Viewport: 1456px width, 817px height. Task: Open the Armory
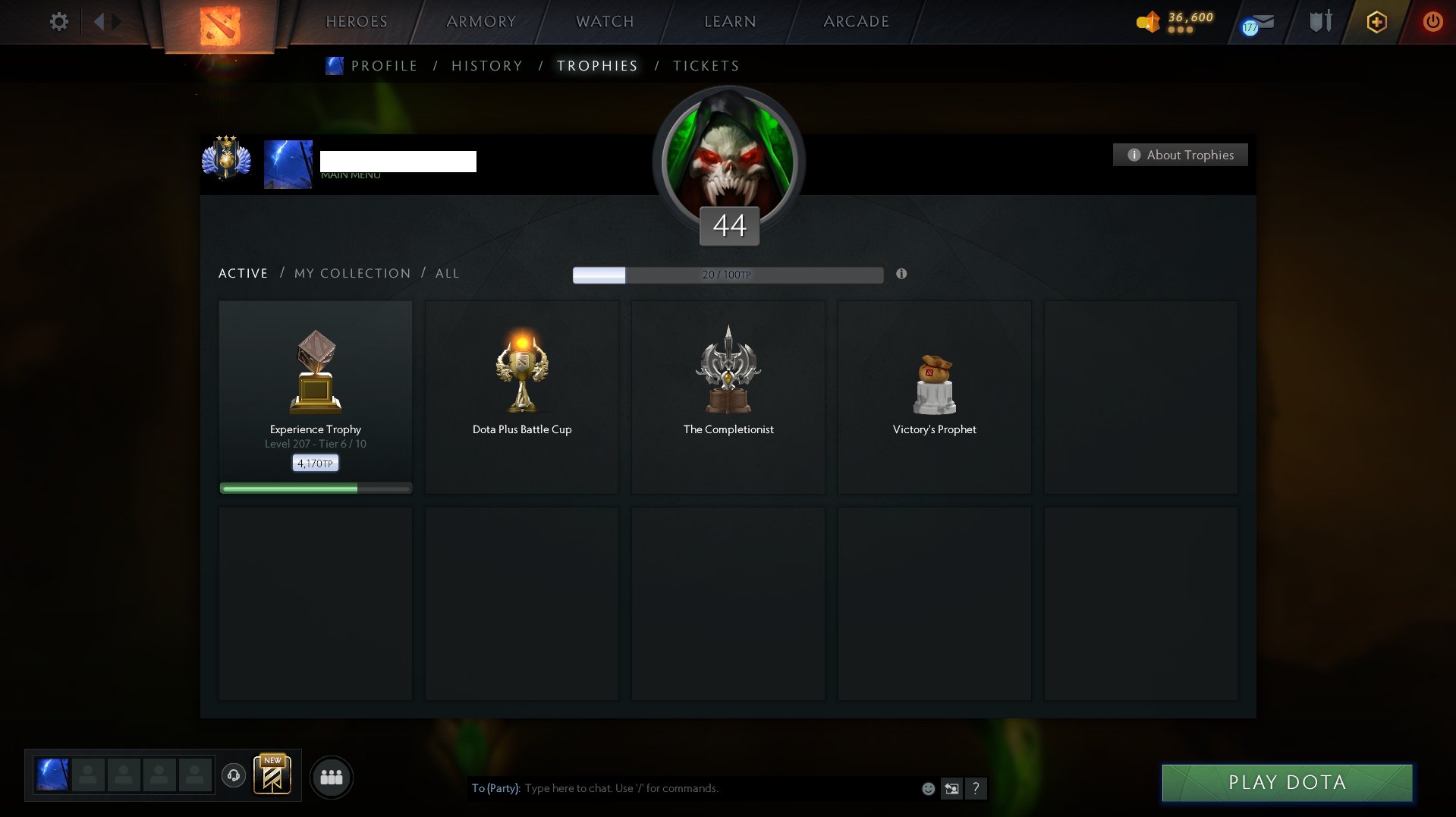[x=481, y=21]
